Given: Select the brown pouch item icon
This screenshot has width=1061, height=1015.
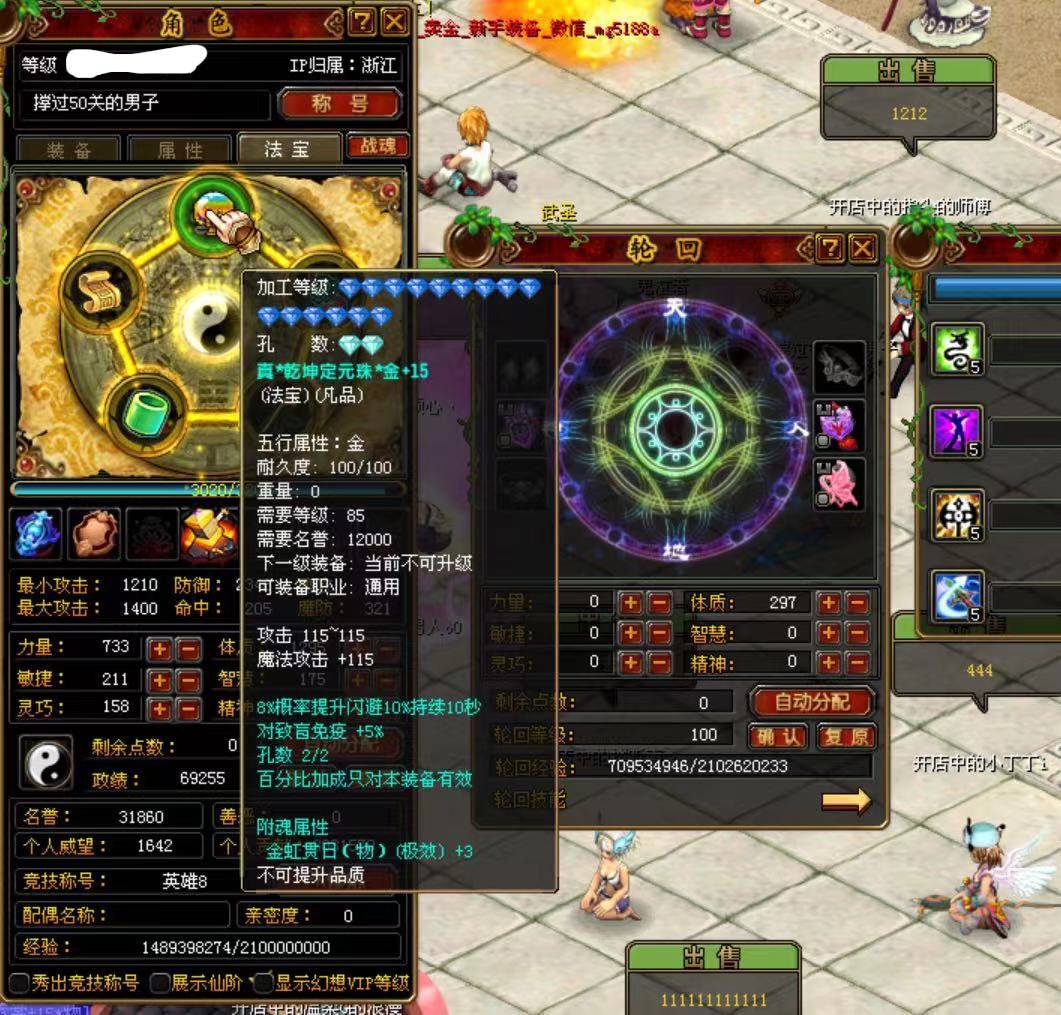Looking at the screenshot, I should (94, 533).
